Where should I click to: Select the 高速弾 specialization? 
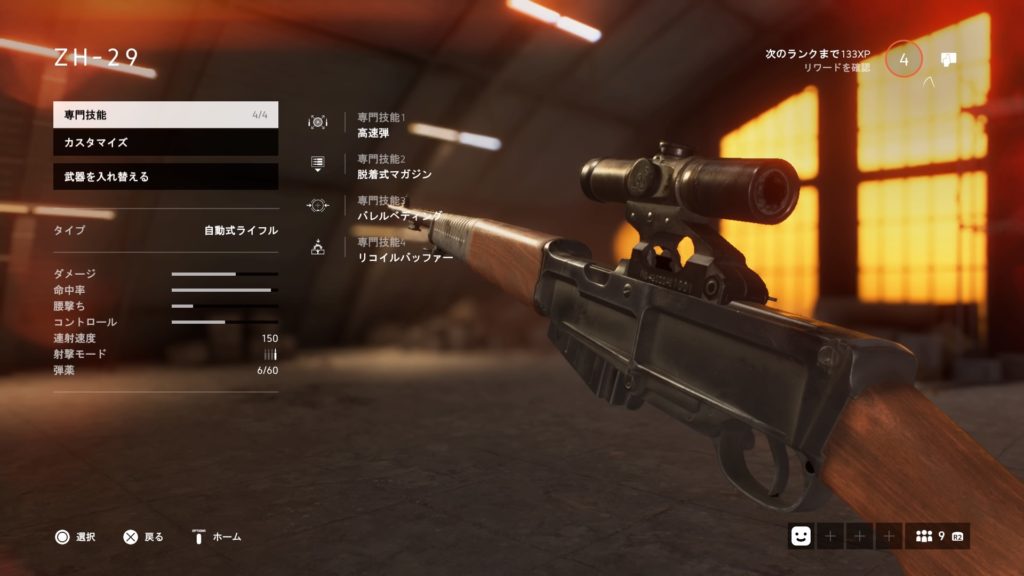[375, 131]
